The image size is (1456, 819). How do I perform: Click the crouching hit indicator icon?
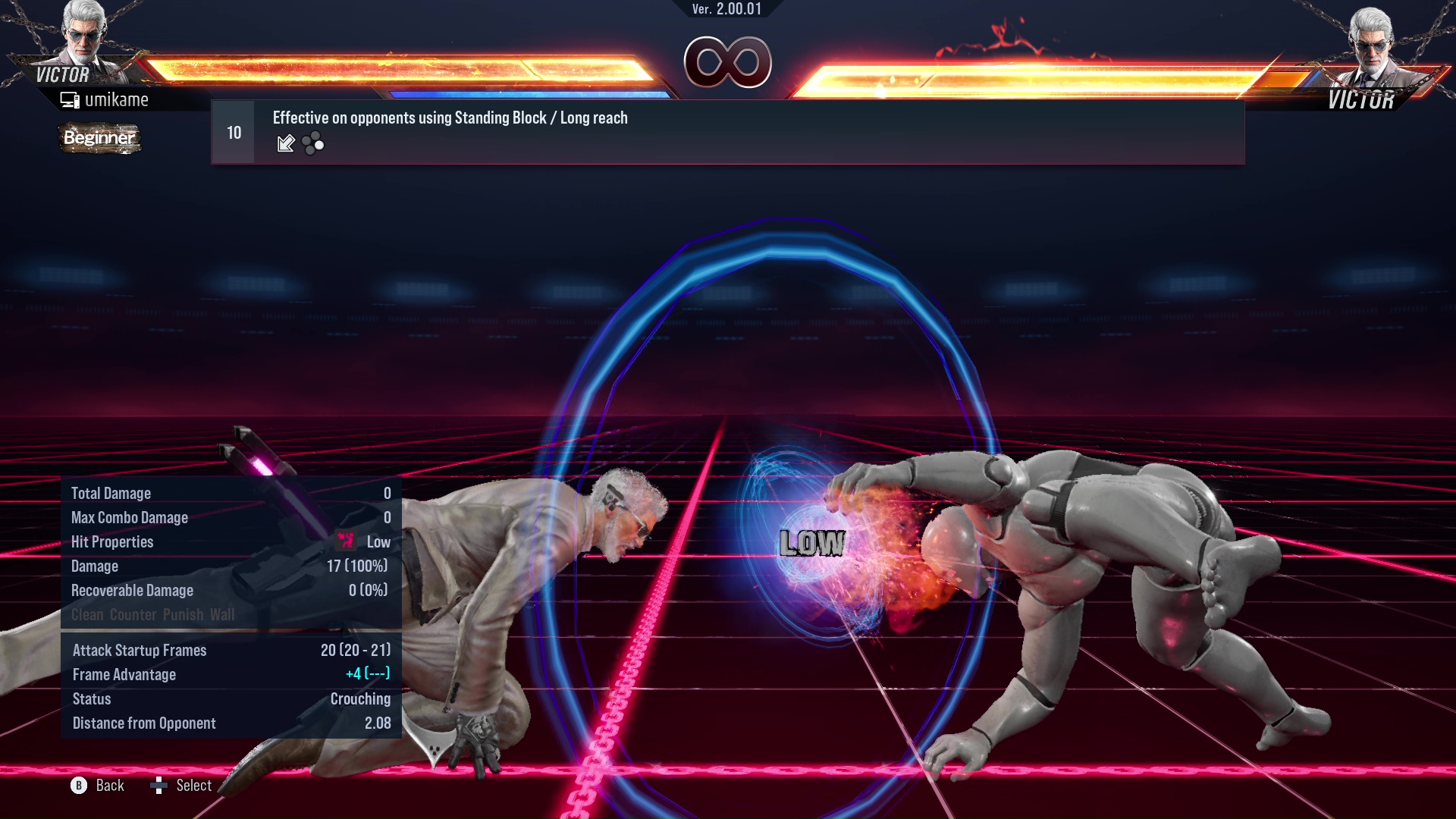(x=347, y=541)
